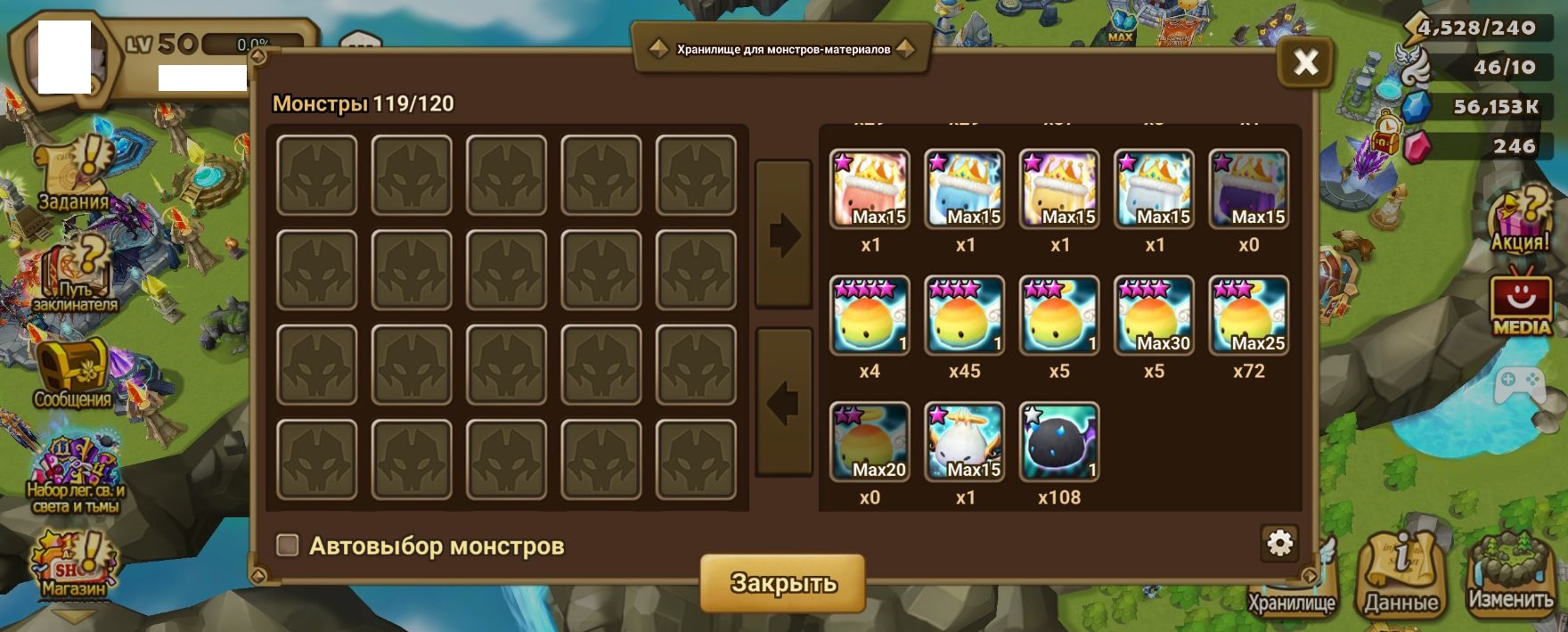The width and height of the screenshot is (1568, 632).
Task: Open the MEDIA button
Action: click(x=1522, y=301)
